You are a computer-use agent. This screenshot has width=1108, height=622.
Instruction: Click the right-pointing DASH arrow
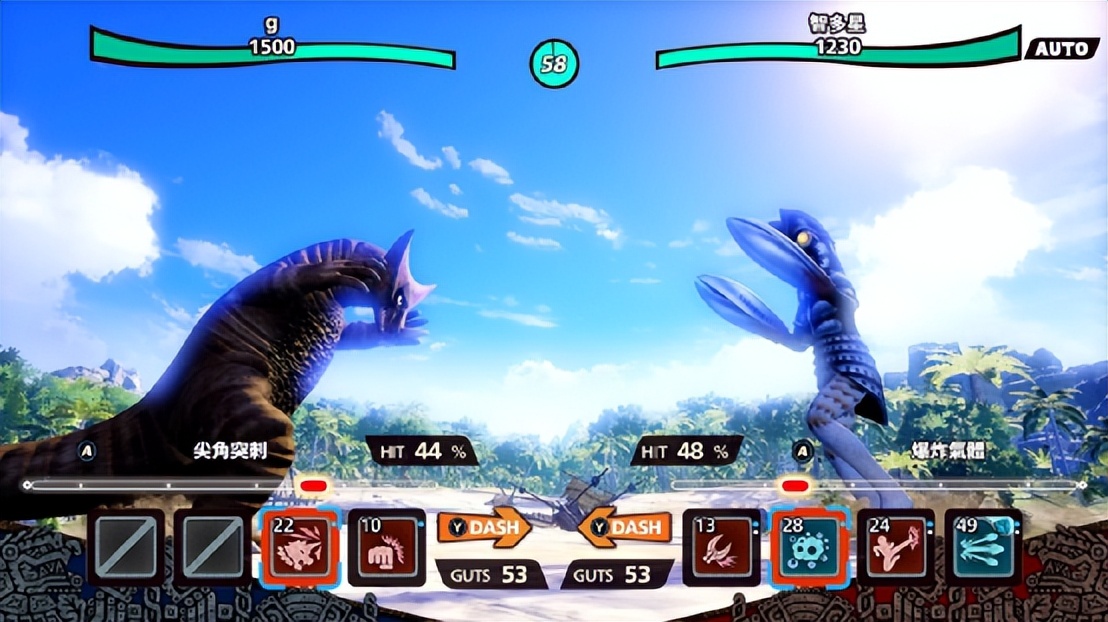click(484, 528)
